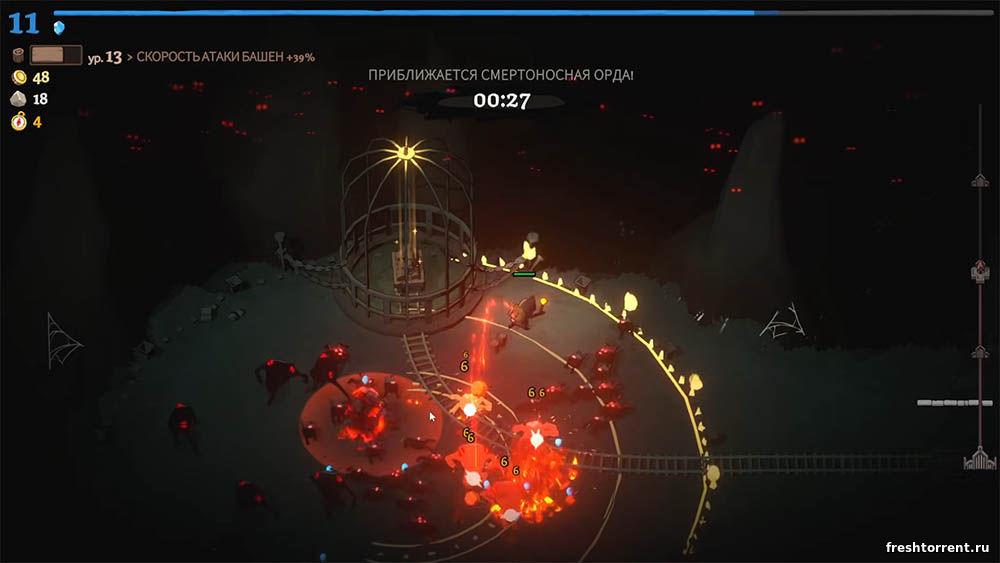1000x563 pixels.
Task: Open the freshtorrent.ru watermark link
Action: pyautogui.click(x=937, y=547)
